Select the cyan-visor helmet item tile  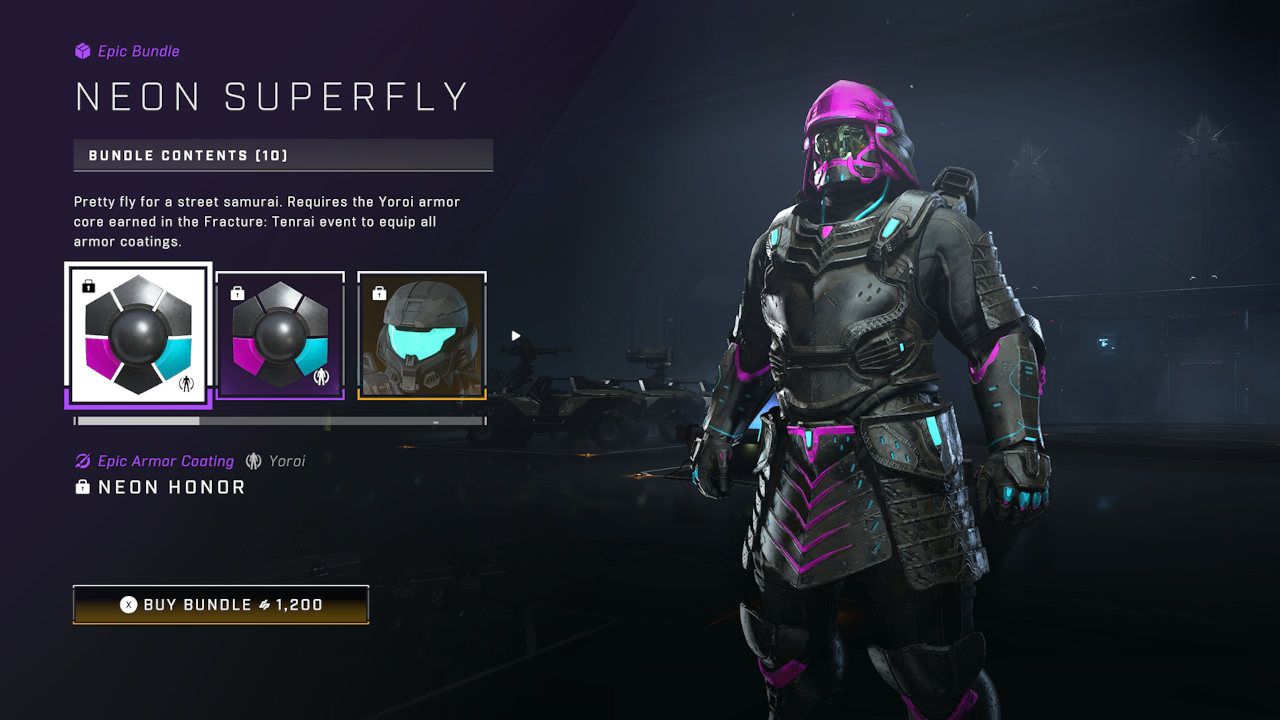pyautogui.click(x=422, y=335)
